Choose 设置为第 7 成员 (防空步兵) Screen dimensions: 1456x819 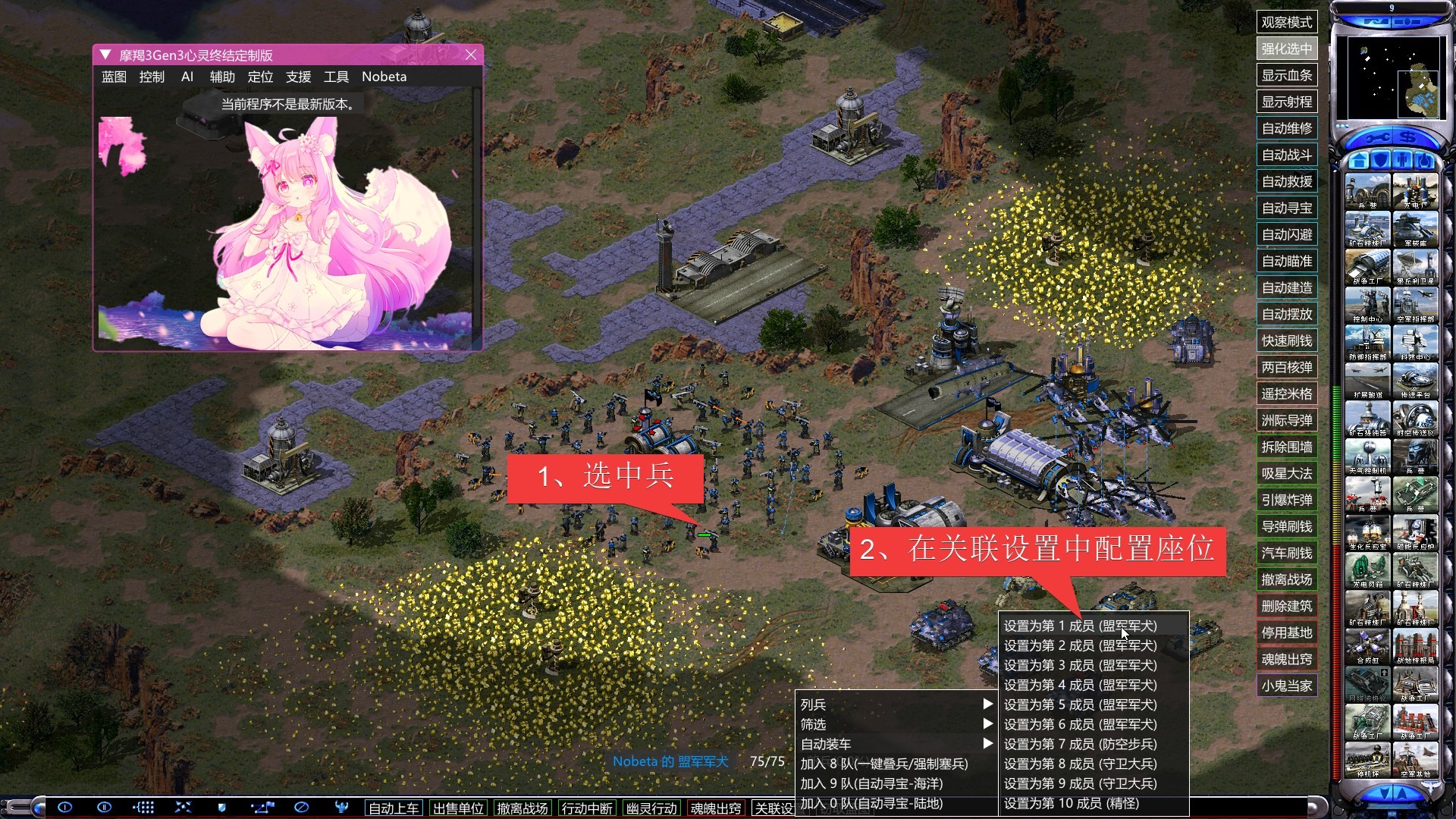tap(1080, 744)
